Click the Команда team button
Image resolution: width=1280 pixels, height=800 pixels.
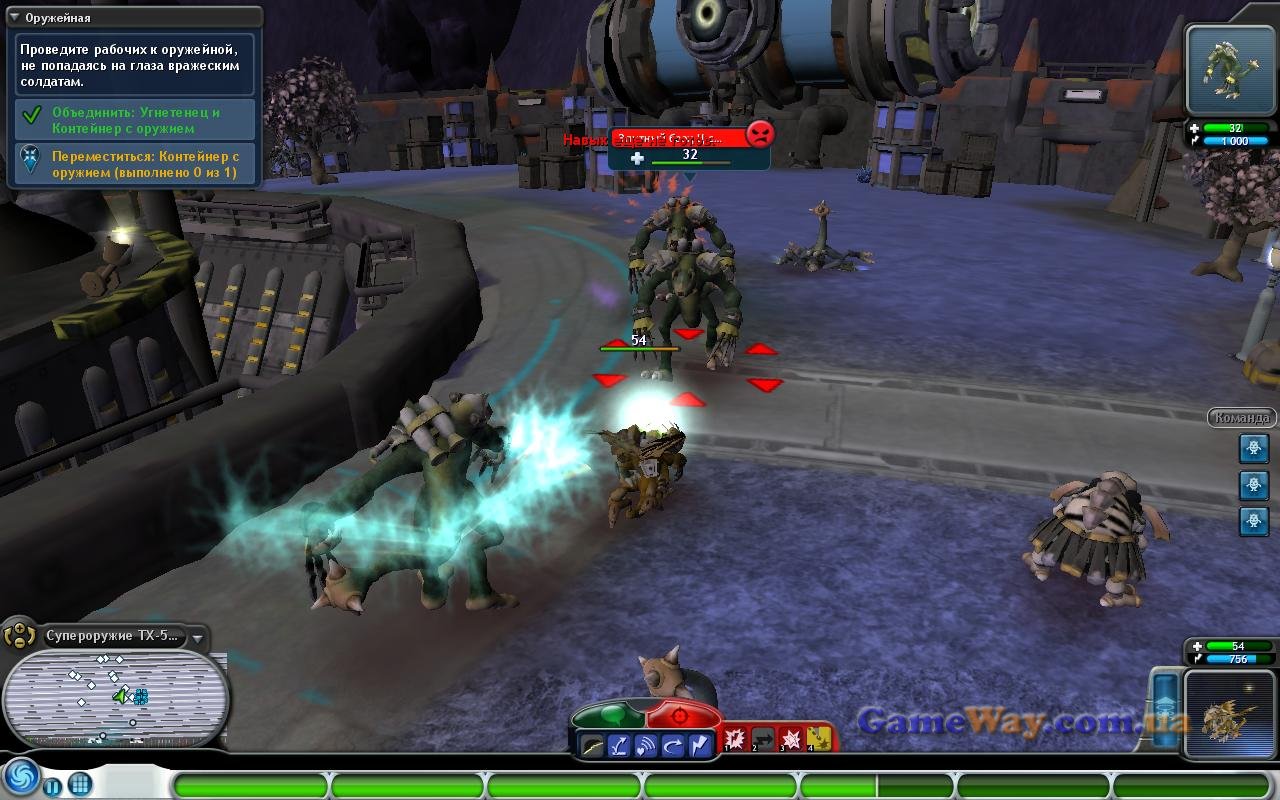(x=1241, y=418)
